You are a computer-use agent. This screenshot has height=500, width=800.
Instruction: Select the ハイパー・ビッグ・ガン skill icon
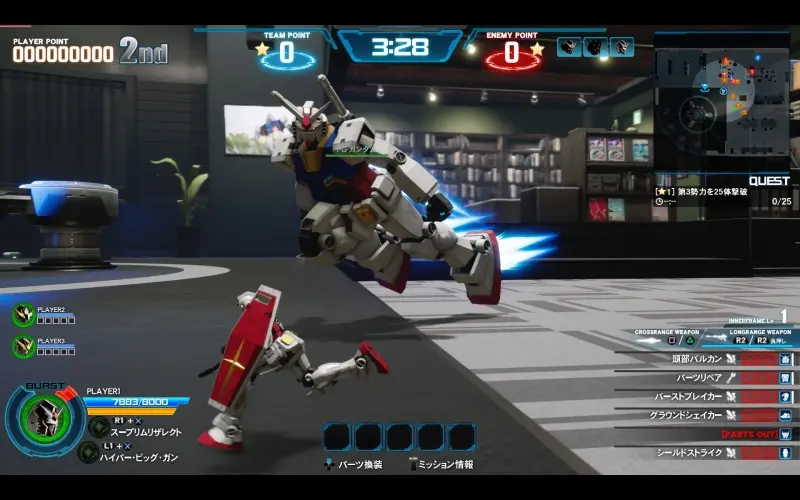click(88, 452)
